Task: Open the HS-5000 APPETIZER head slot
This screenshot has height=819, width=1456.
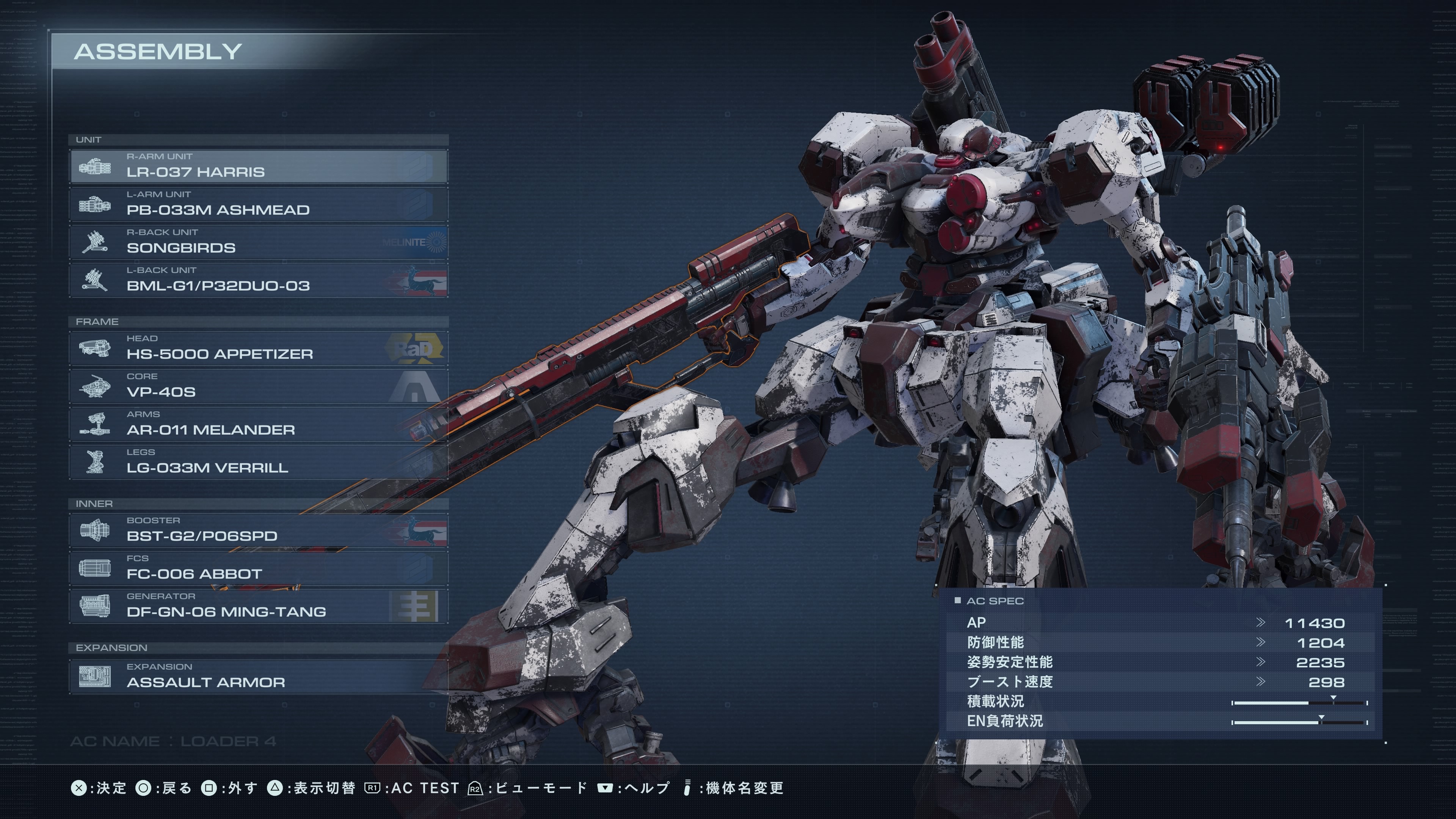Action: (258, 348)
